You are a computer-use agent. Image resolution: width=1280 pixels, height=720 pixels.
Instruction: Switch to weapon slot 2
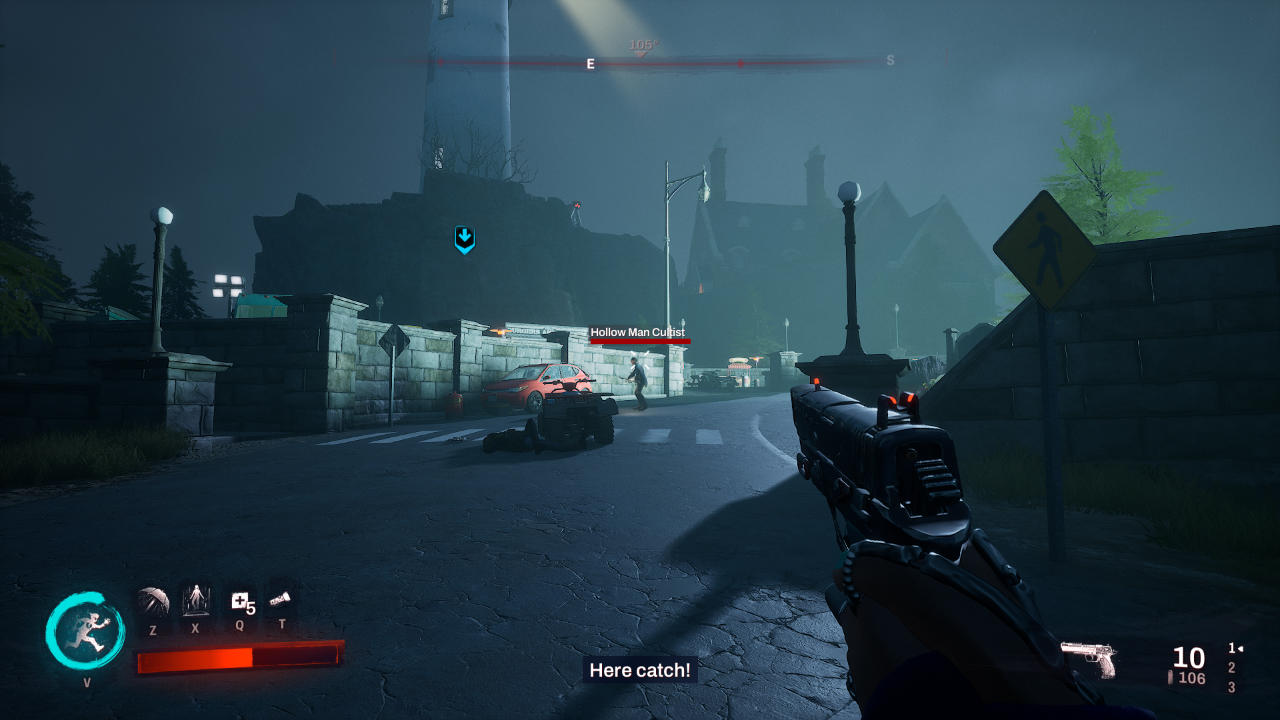pos(1231,668)
